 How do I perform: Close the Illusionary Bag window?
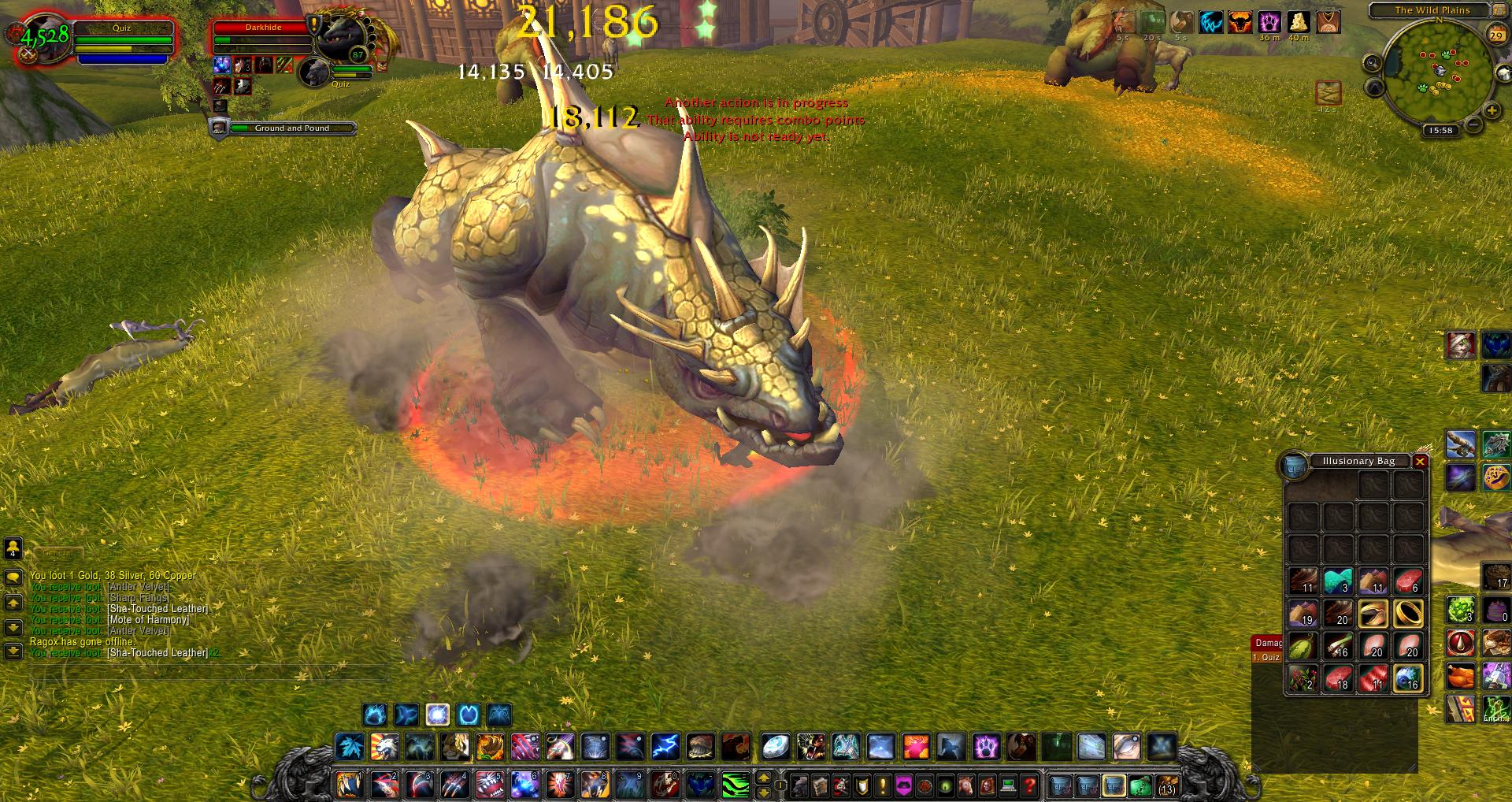(x=1420, y=462)
